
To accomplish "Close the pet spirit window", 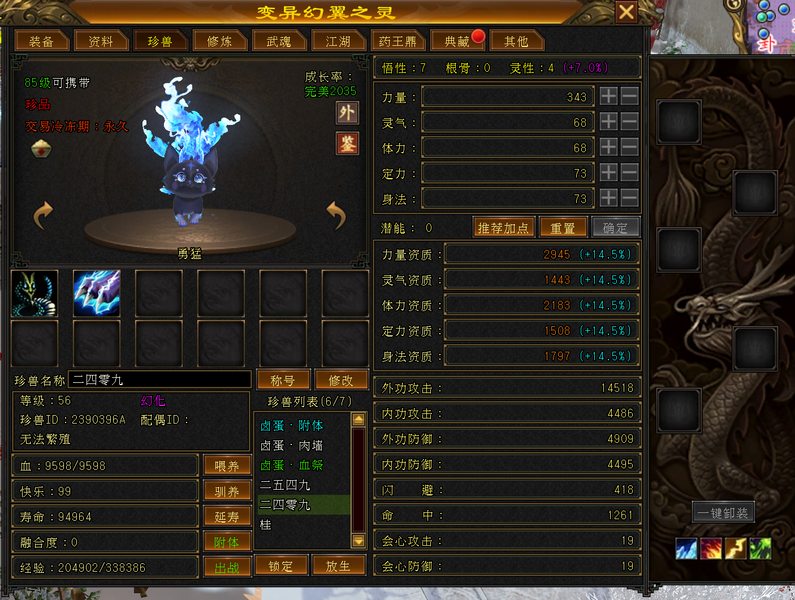I will point(626,12).
